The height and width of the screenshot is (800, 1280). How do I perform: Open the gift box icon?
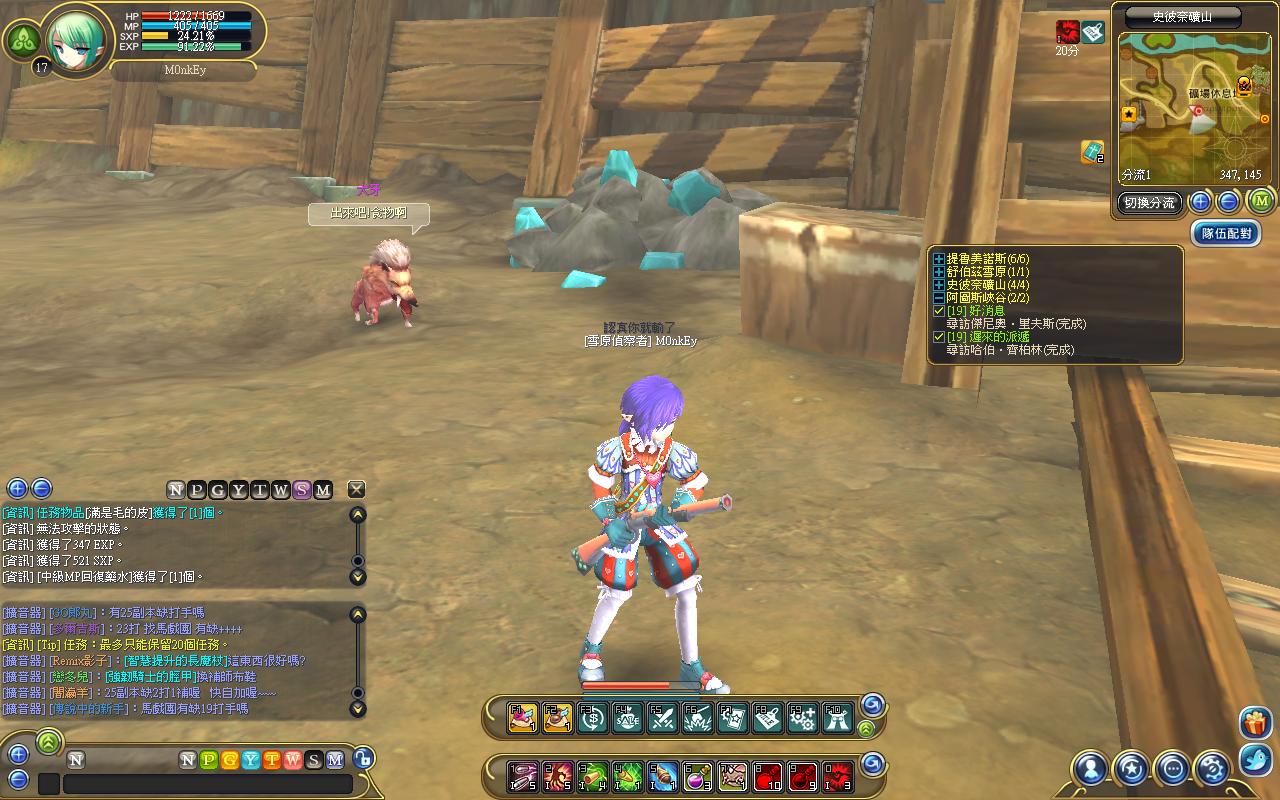(1254, 722)
